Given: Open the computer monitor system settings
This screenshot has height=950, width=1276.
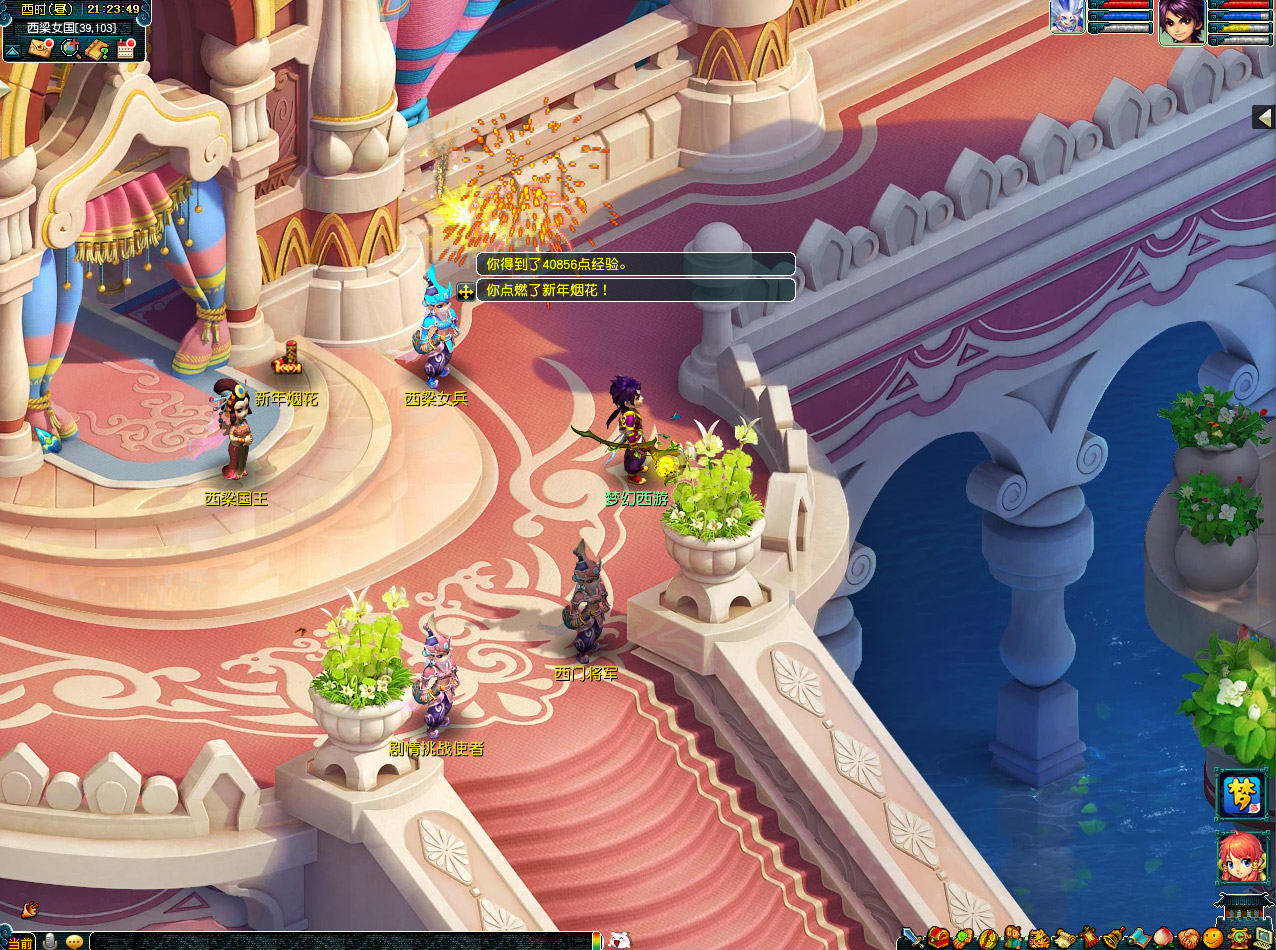Looking at the screenshot, I should pyautogui.click(x=1265, y=938).
